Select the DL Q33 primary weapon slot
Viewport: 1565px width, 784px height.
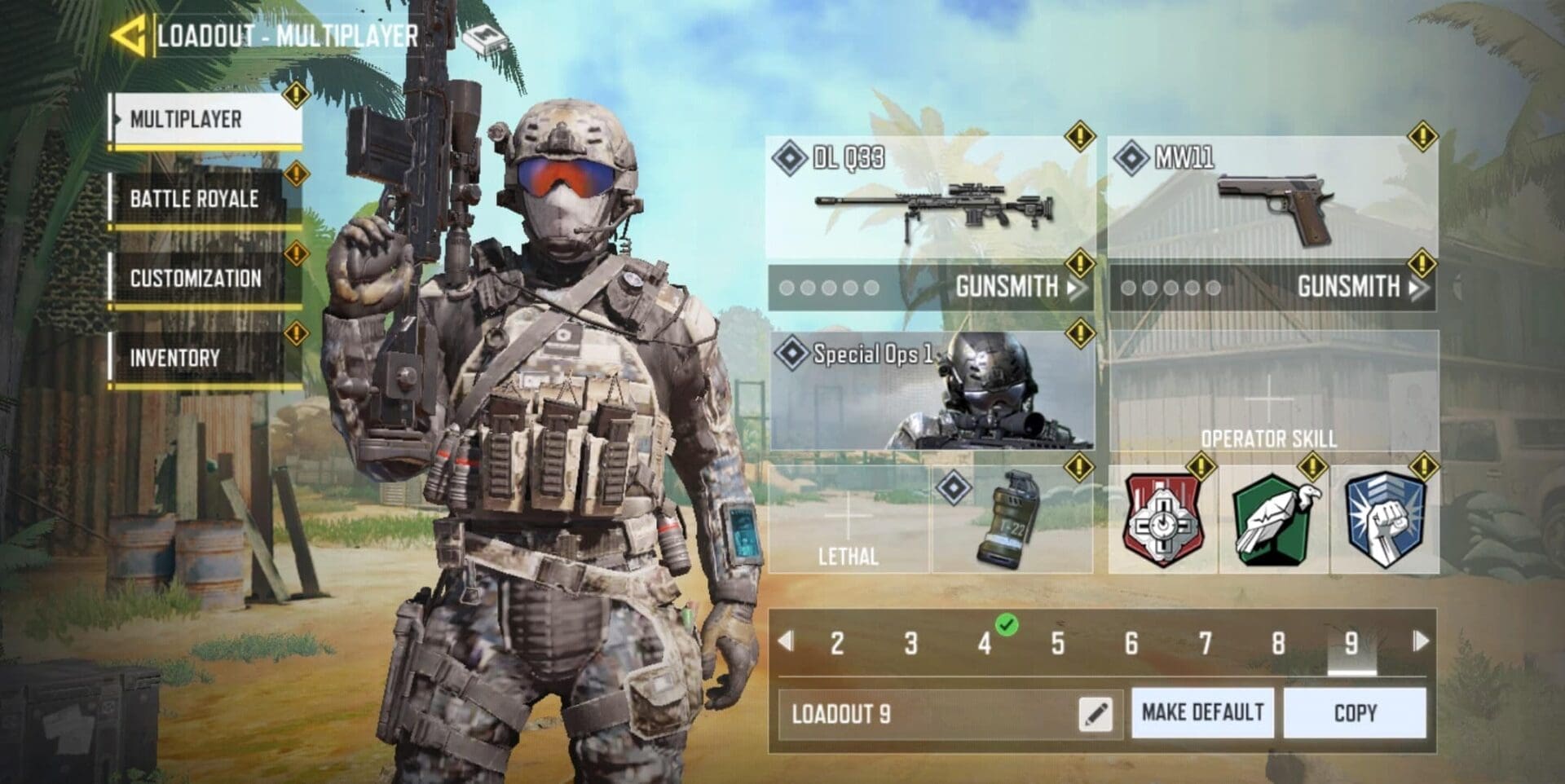(x=930, y=198)
